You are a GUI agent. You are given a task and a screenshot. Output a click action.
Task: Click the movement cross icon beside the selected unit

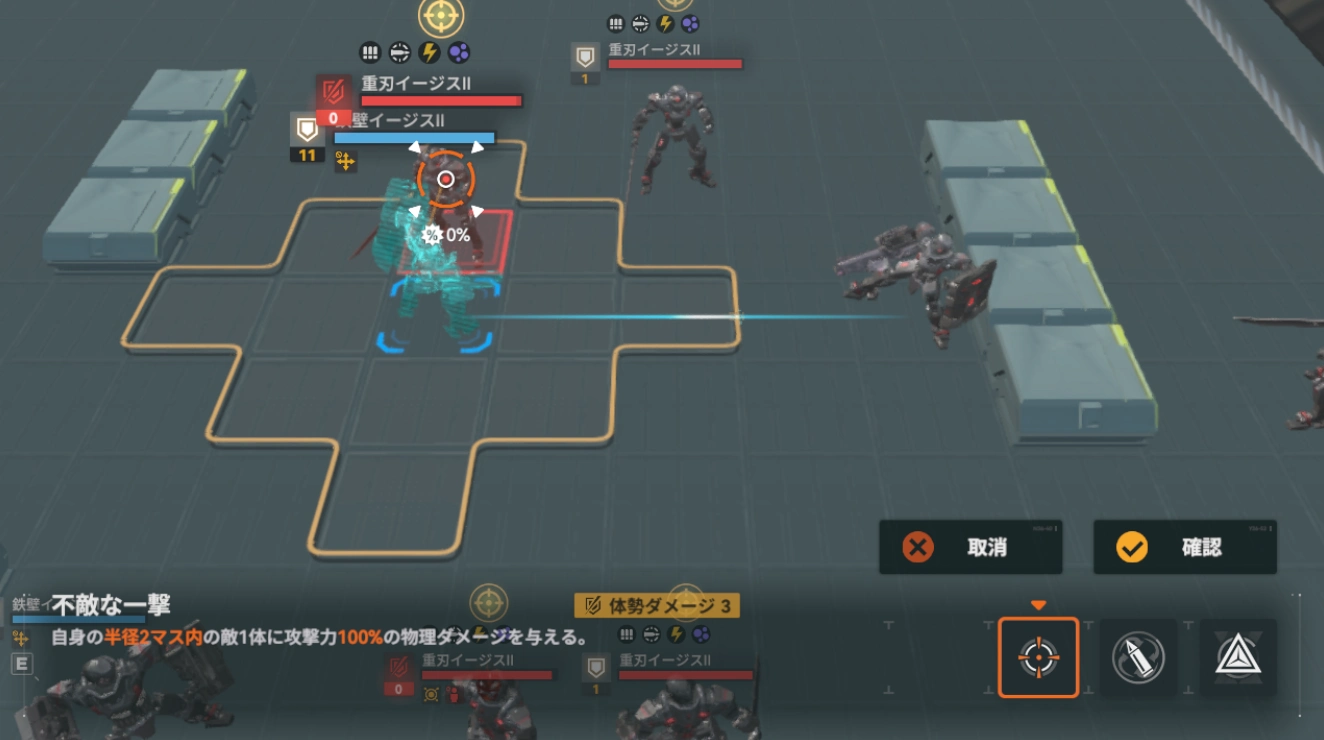[x=344, y=161]
